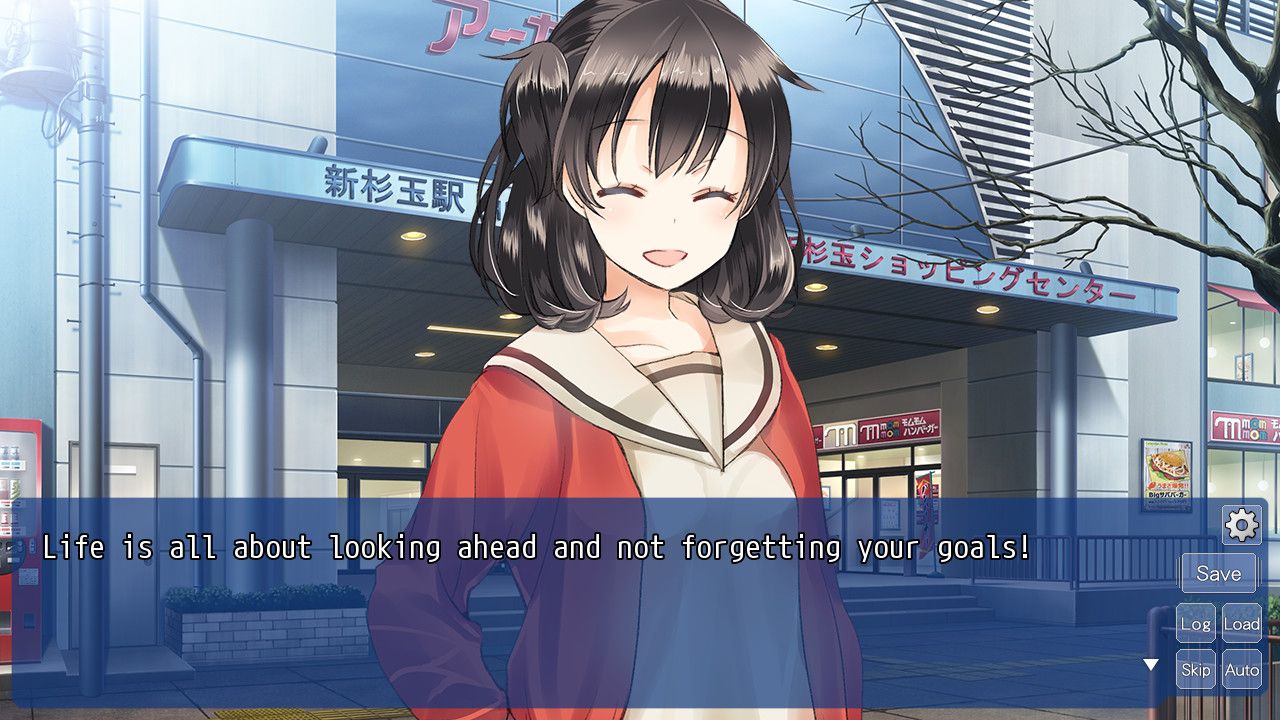
Task: Click the Auto icon in the quick menu
Action: point(1243,669)
